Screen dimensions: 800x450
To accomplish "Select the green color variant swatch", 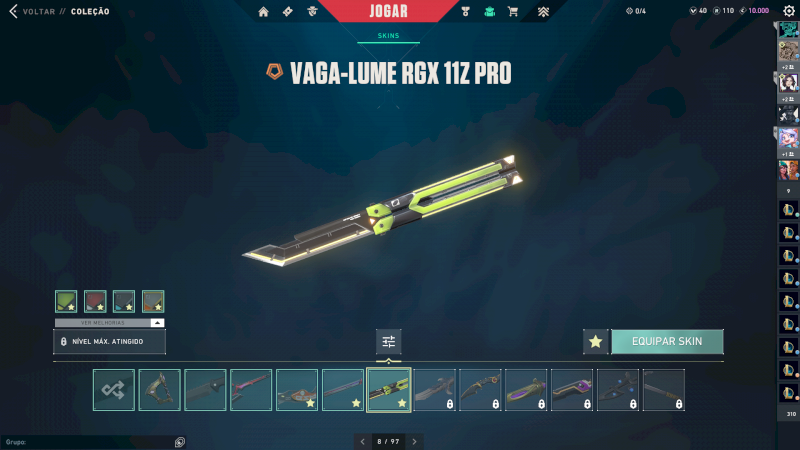I will coord(66,301).
